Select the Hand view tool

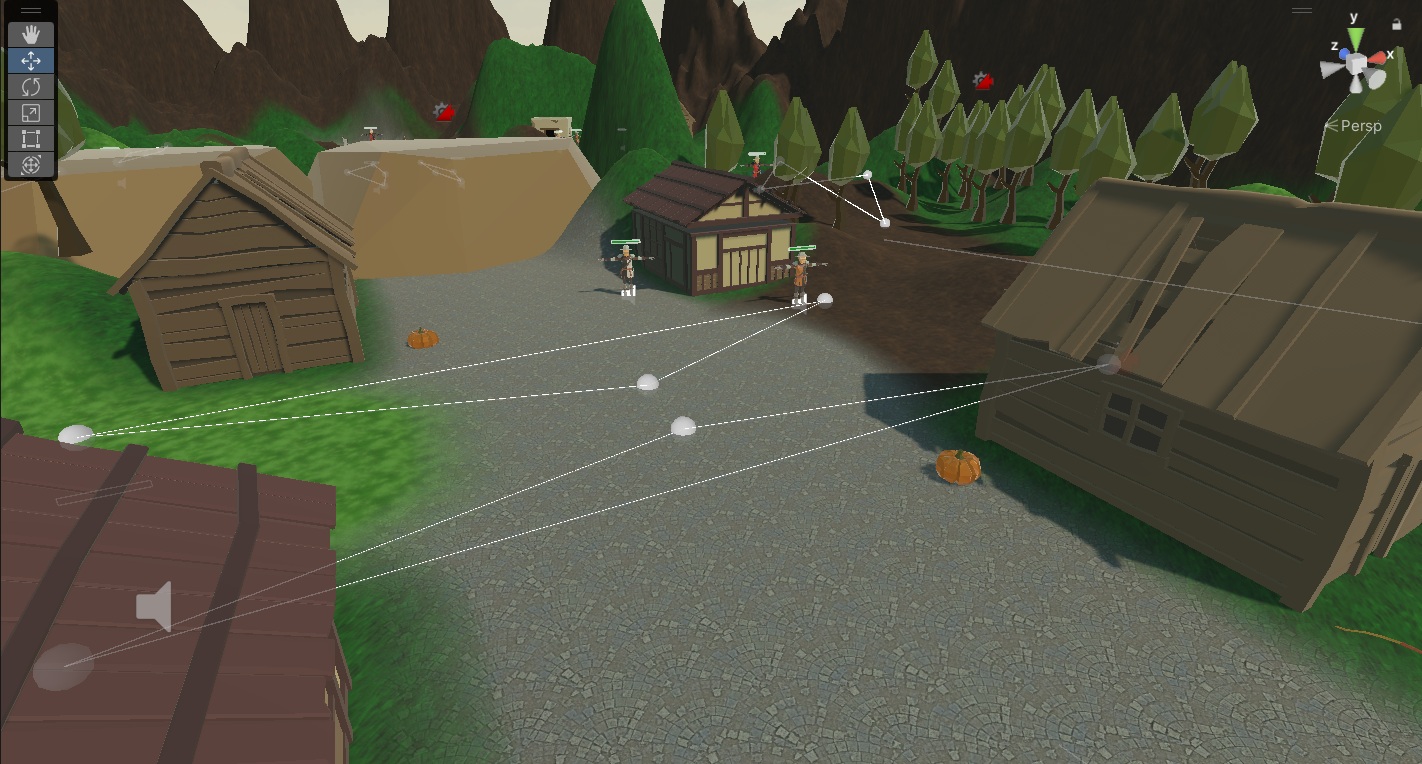[31, 34]
